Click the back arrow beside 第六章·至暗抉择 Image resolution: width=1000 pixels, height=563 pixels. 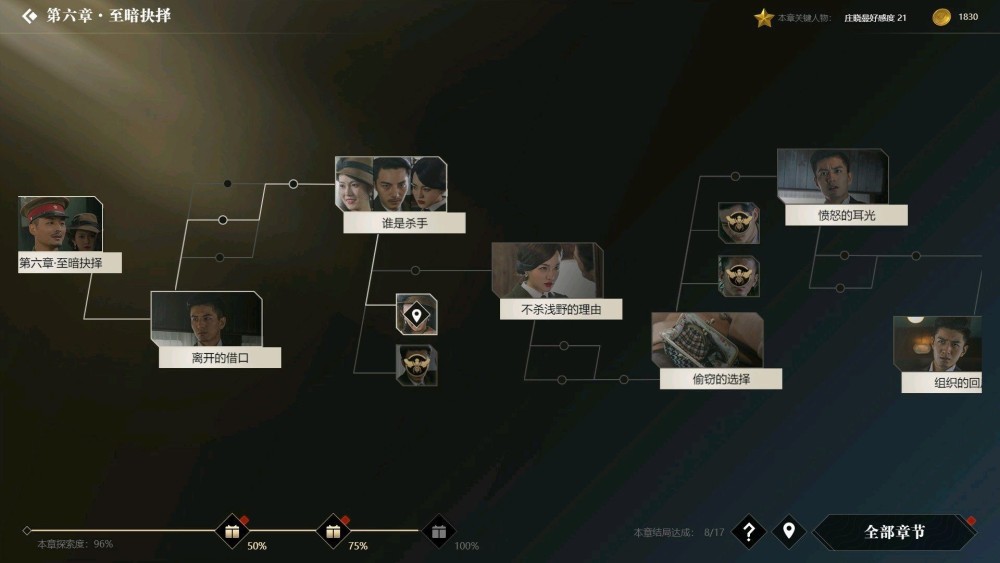30,16
